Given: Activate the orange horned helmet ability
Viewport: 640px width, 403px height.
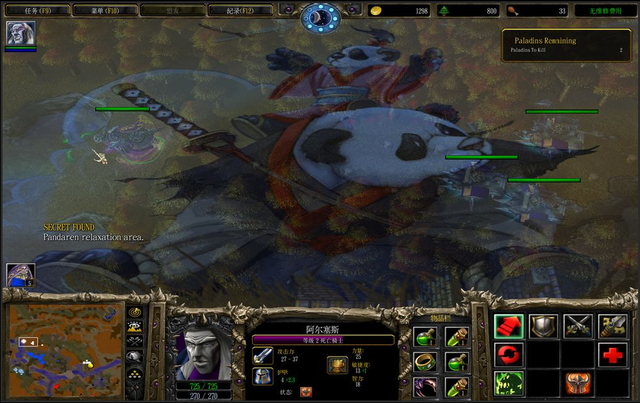Looking at the screenshot, I should (578, 384).
